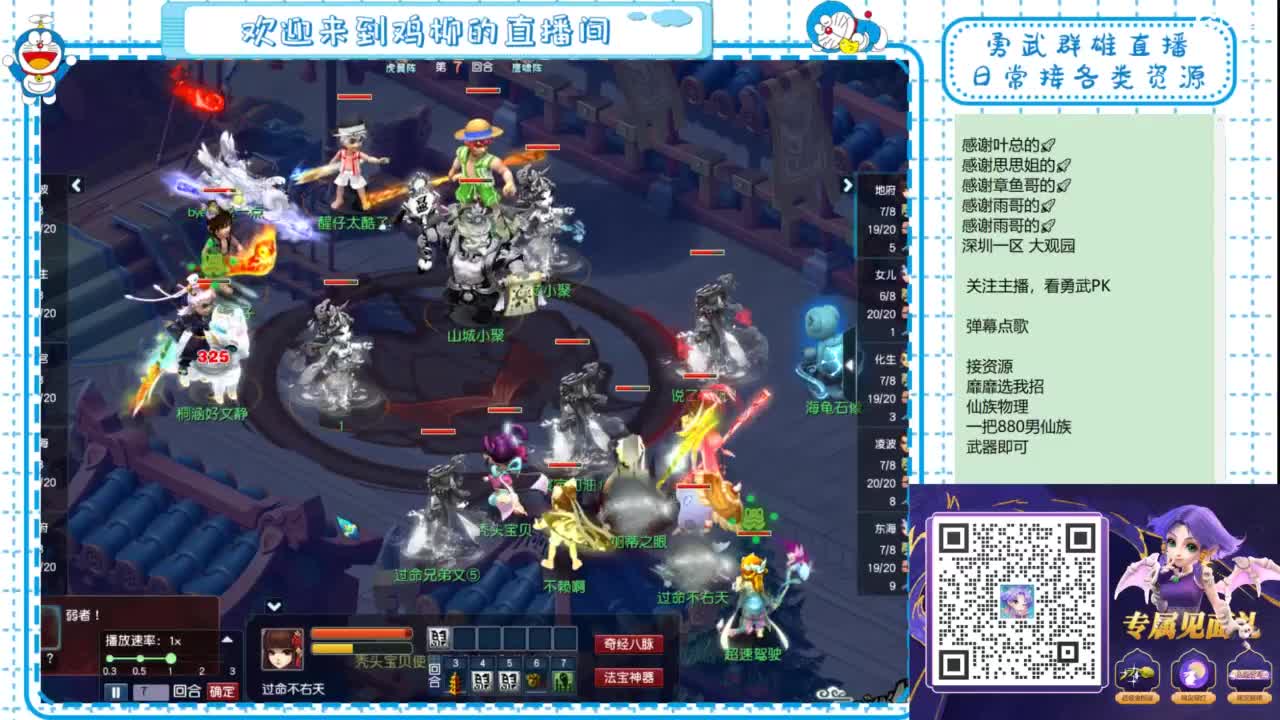Open speed options with the up triangle
This screenshot has height=720, width=1280.
point(228,639)
